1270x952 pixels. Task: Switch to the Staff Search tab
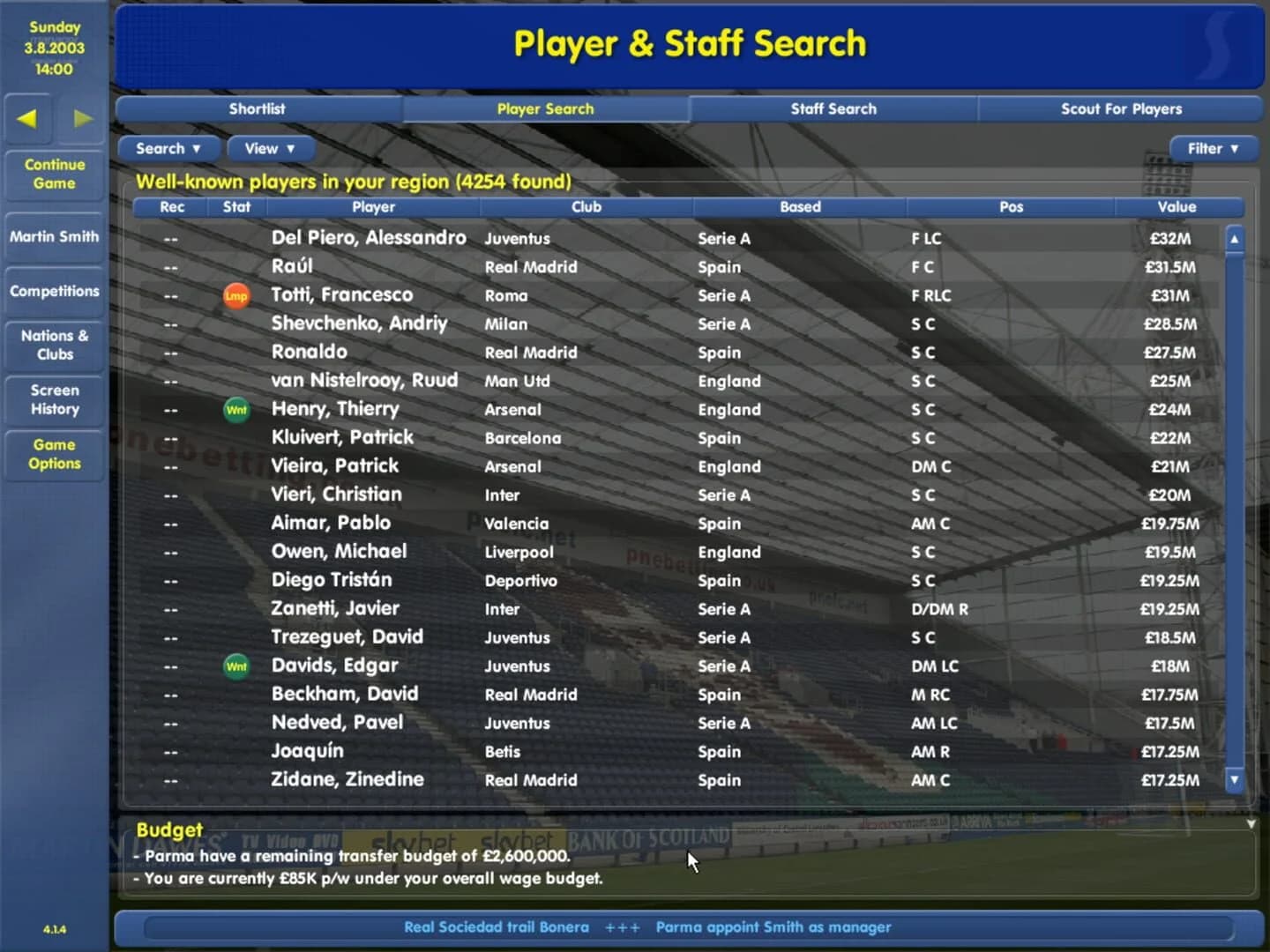833,108
